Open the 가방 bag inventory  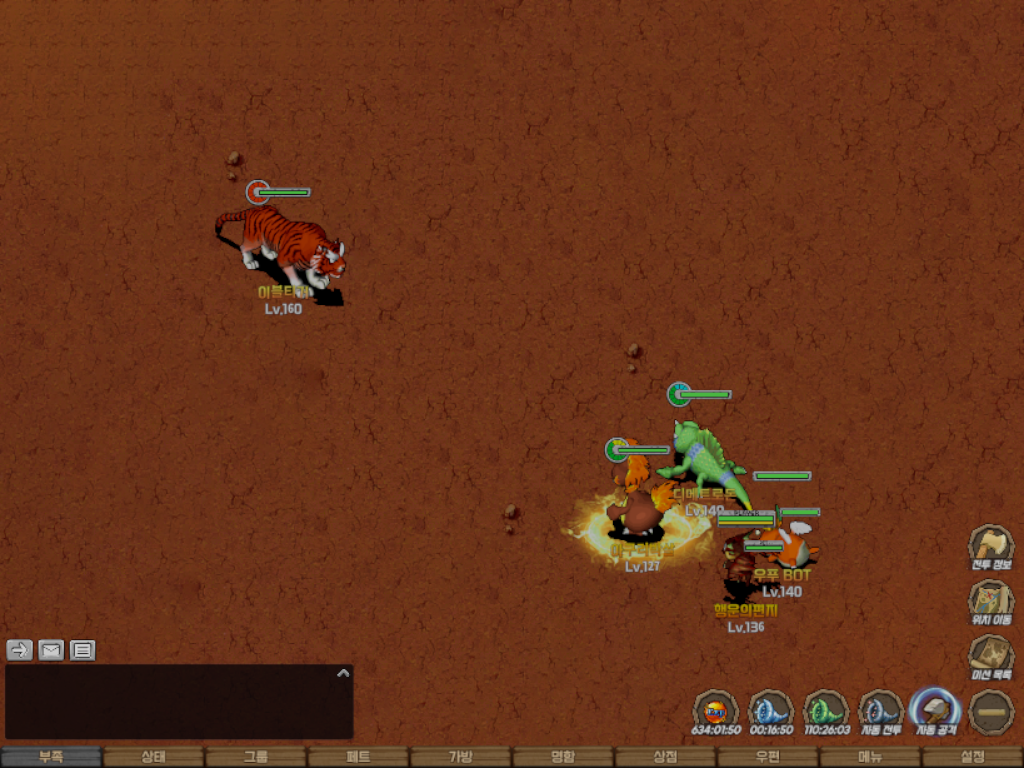pyautogui.click(x=460, y=757)
